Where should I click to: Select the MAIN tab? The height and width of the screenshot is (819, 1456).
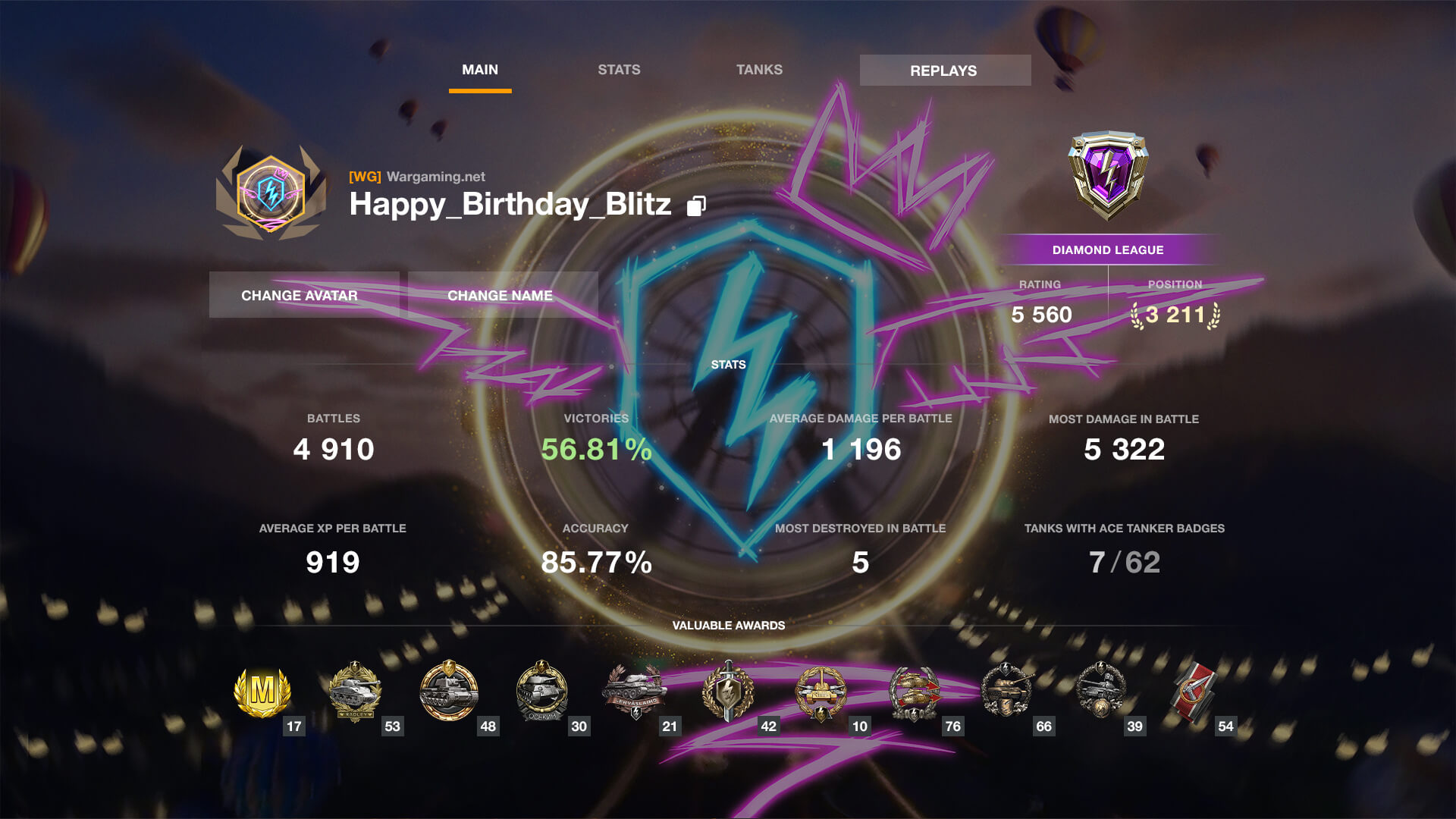[x=480, y=69]
